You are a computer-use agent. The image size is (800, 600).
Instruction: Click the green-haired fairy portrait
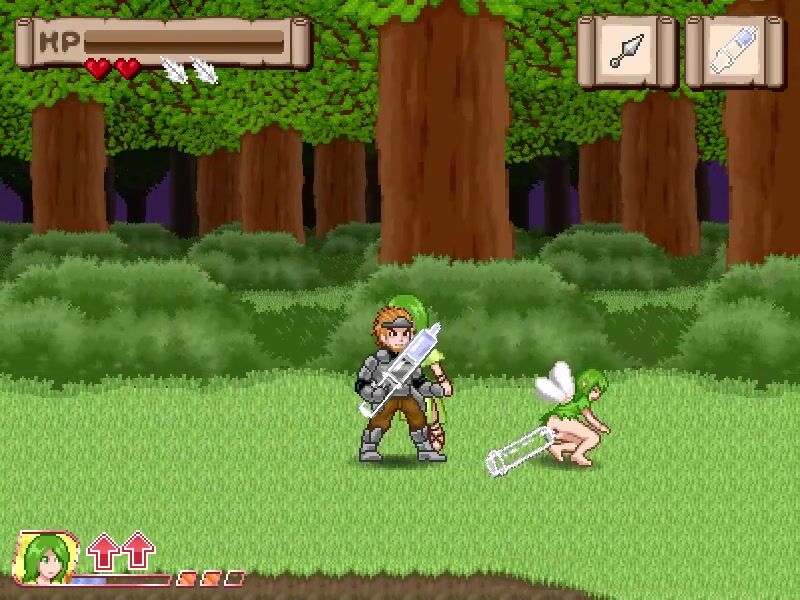point(46,557)
